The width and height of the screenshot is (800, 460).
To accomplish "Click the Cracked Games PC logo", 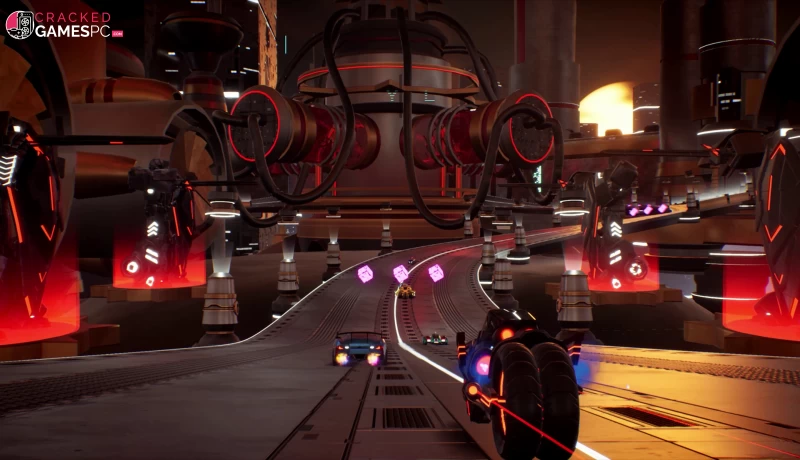I will tap(64, 25).
